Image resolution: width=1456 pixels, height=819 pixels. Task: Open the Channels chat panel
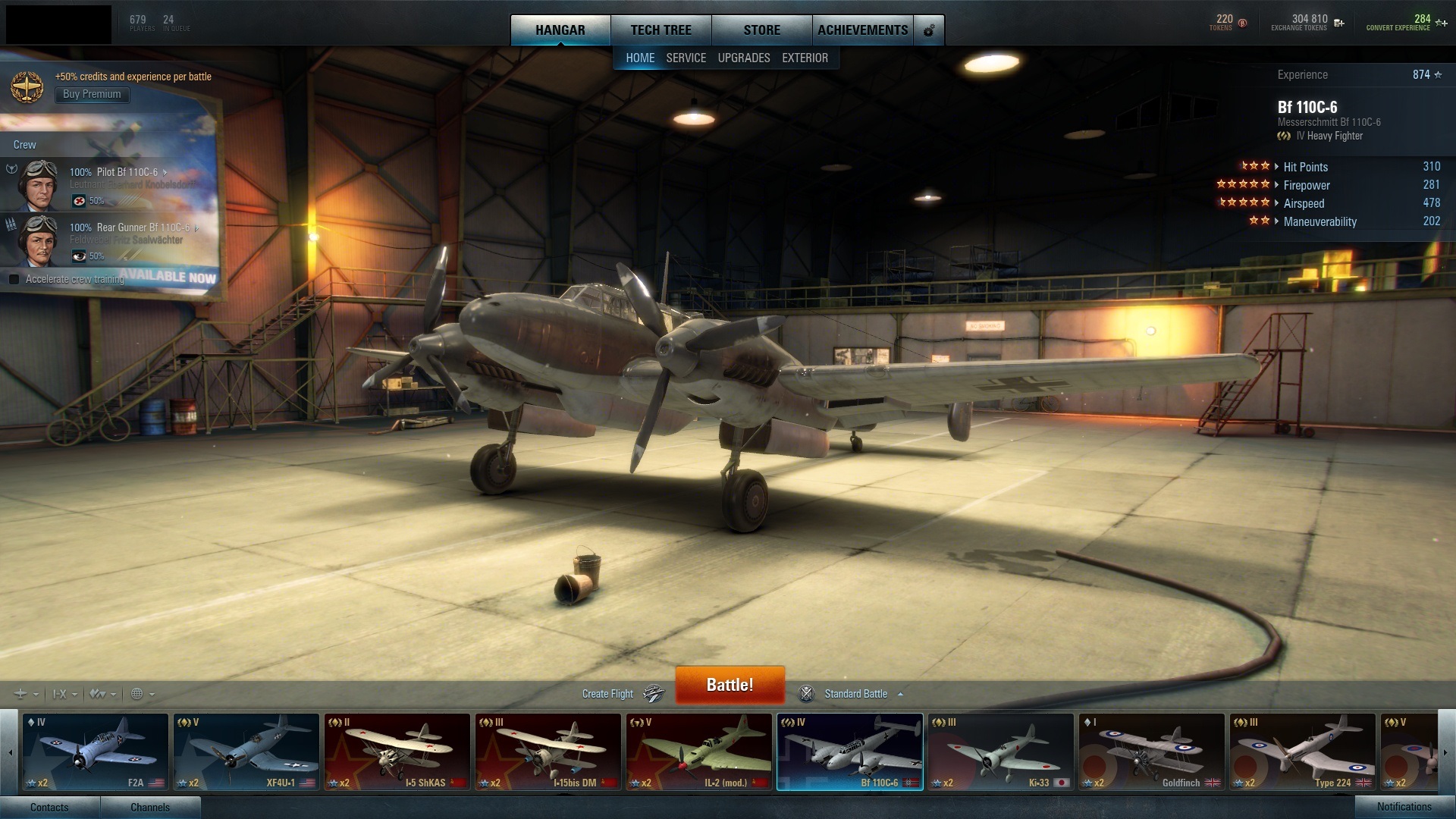(150, 807)
